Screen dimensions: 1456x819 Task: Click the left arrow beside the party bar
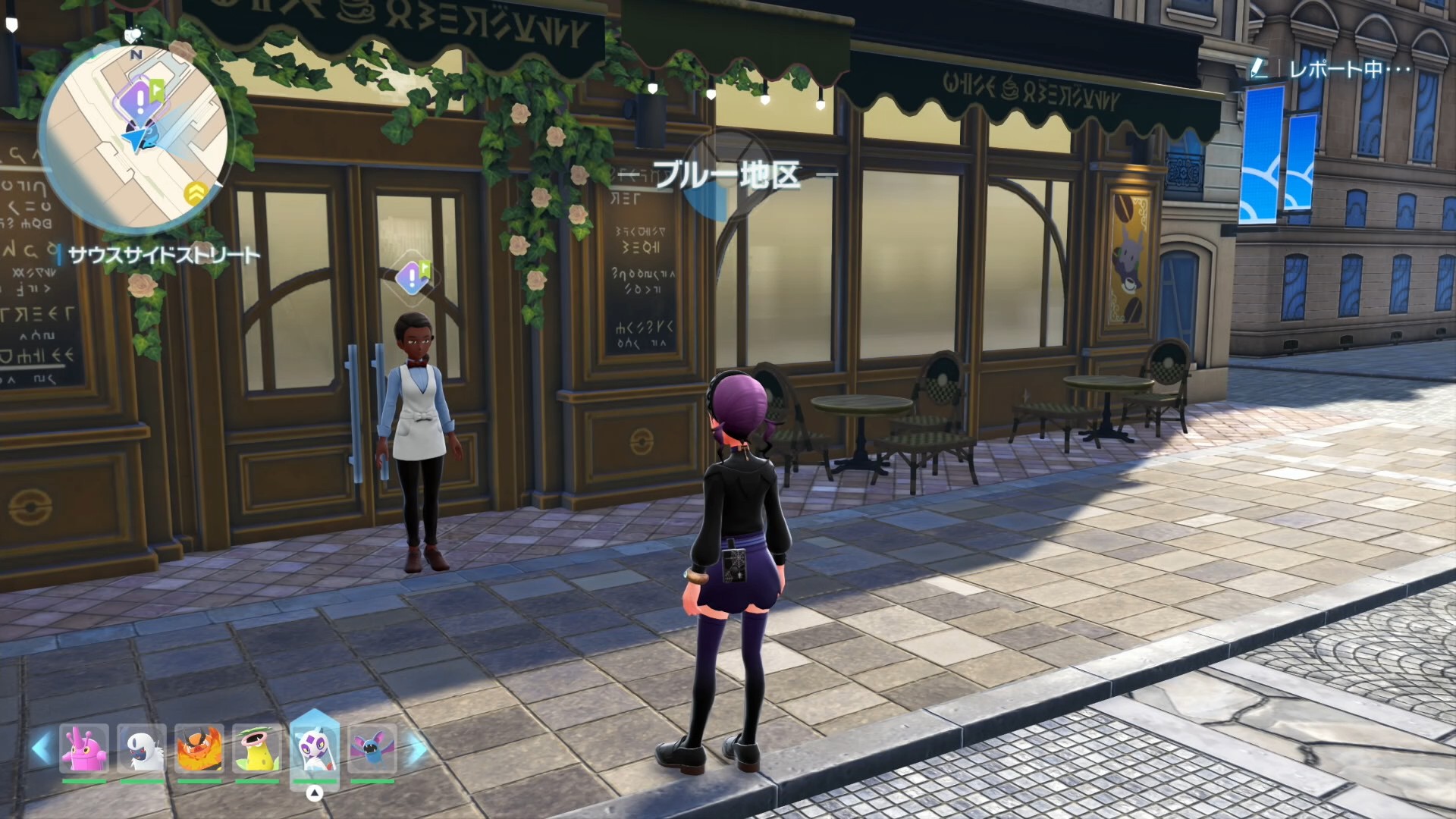pos(42,748)
